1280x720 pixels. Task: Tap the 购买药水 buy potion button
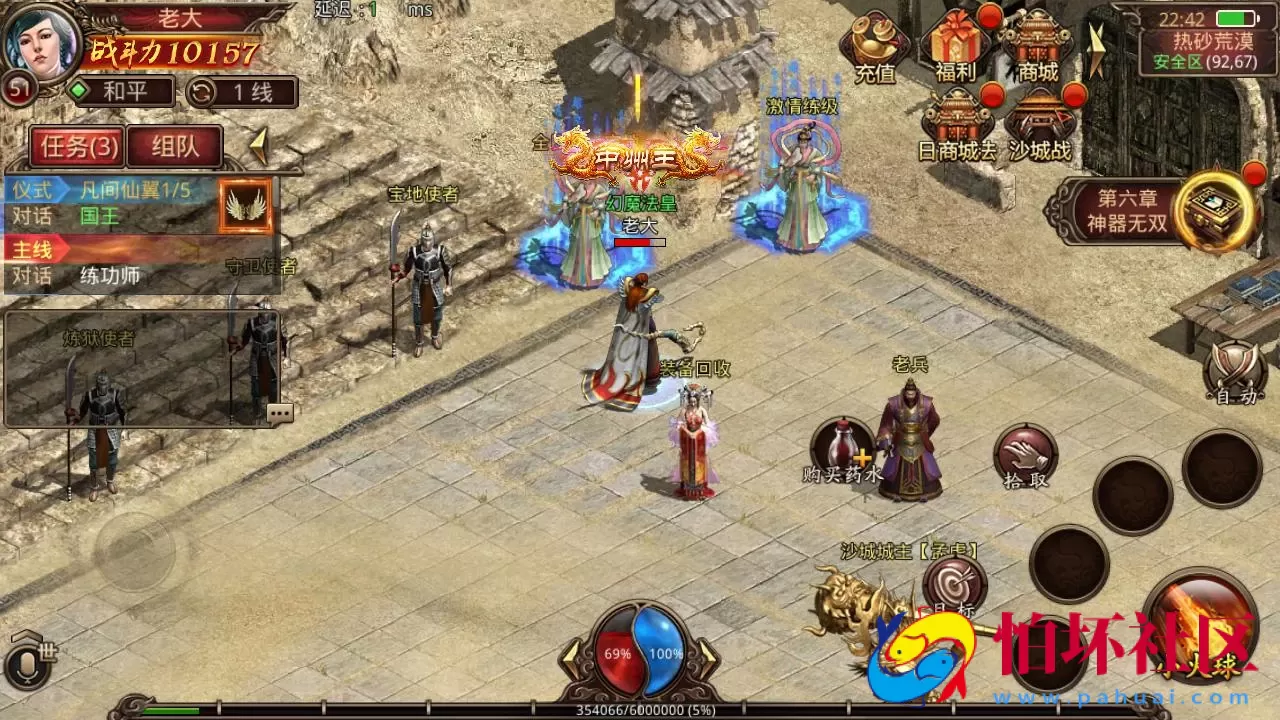click(x=843, y=449)
